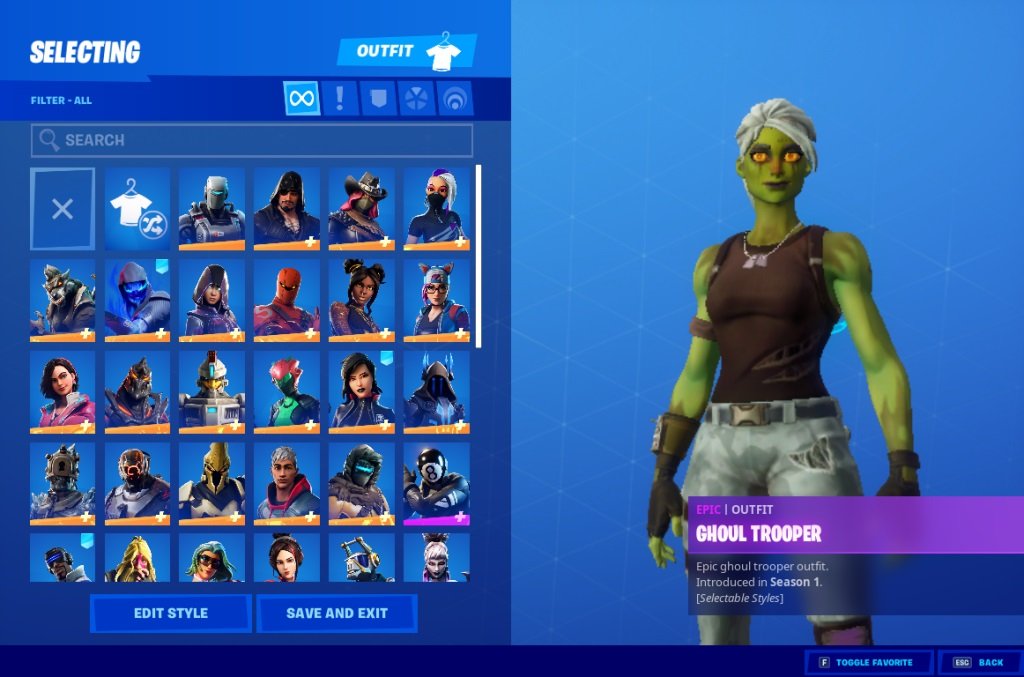Choose the banner-shaped filter tab
The height and width of the screenshot is (677, 1024).
tap(377, 98)
